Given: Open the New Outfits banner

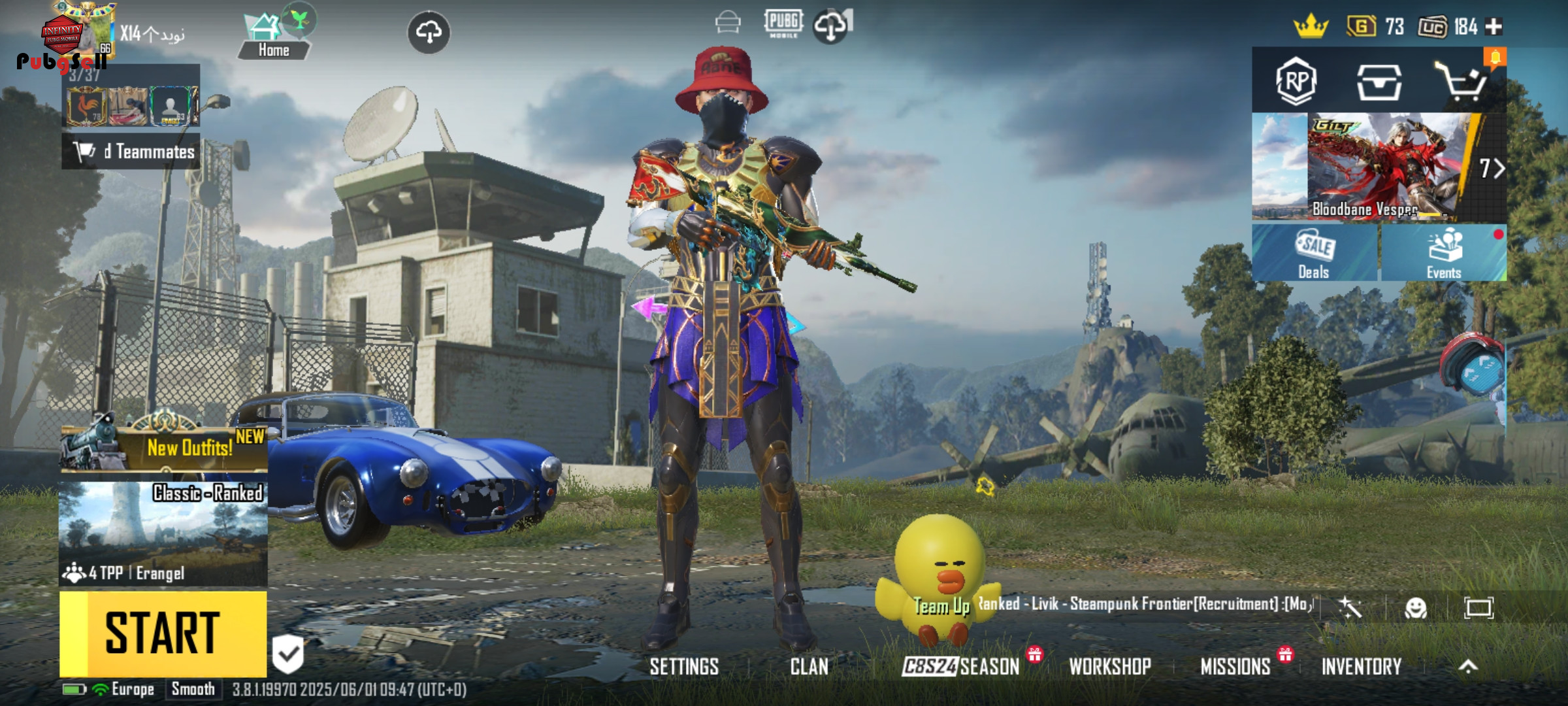Looking at the screenshot, I should pyautogui.click(x=163, y=448).
